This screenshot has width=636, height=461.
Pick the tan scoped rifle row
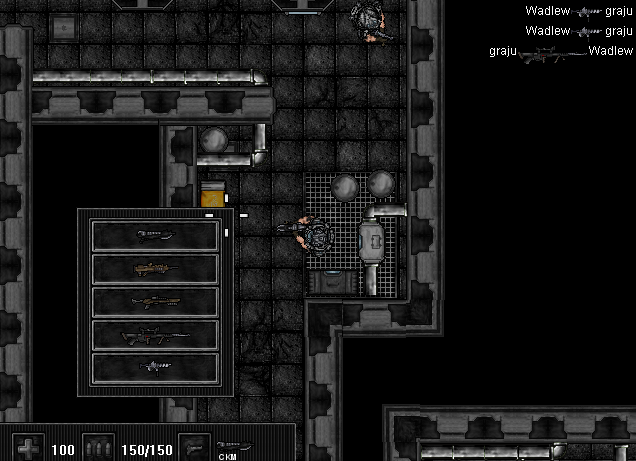(x=155, y=302)
